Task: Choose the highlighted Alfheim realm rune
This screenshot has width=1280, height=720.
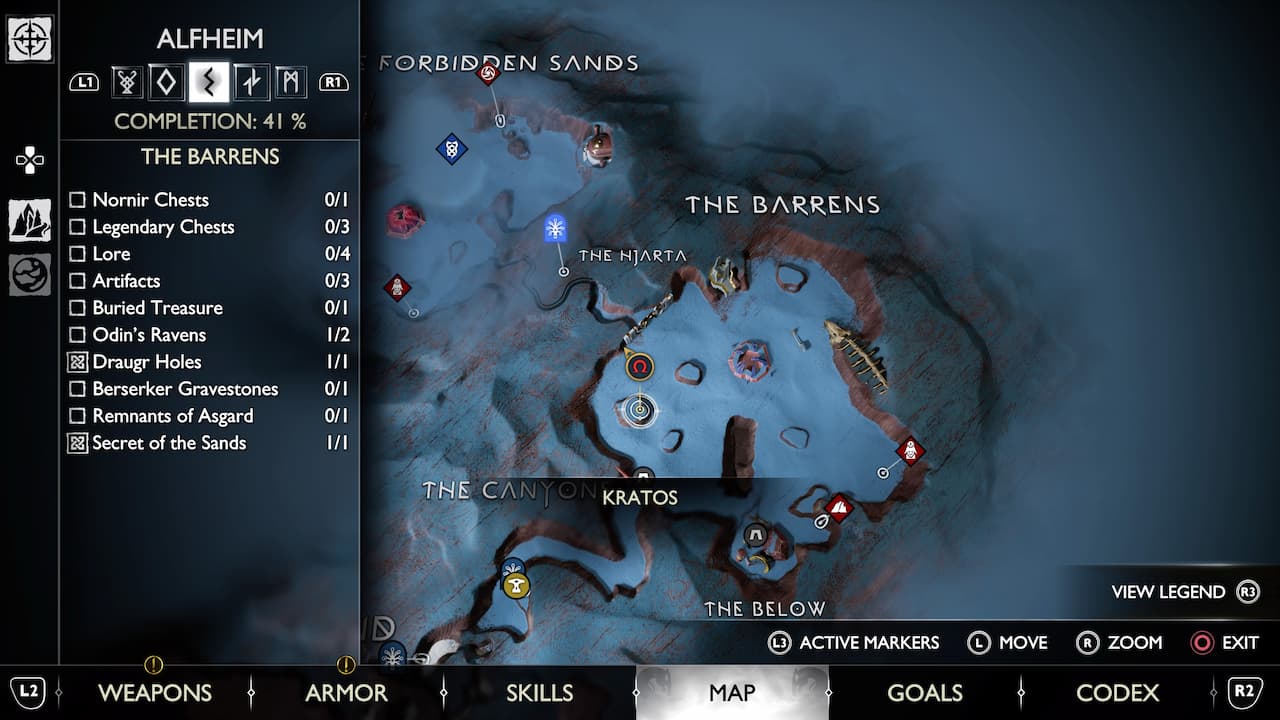Action: tap(208, 82)
